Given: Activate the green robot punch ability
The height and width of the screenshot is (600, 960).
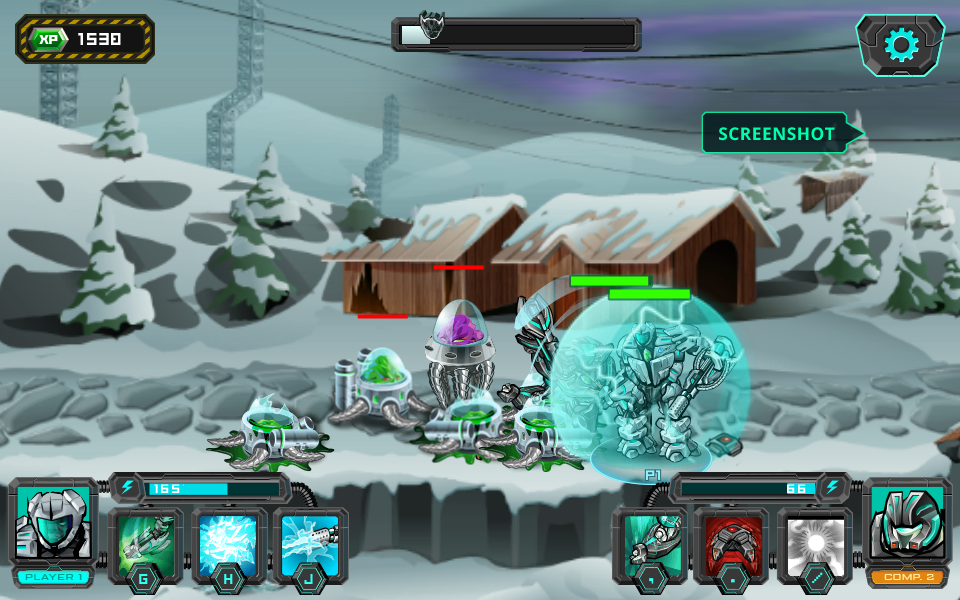Looking at the screenshot, I should tap(146, 545).
